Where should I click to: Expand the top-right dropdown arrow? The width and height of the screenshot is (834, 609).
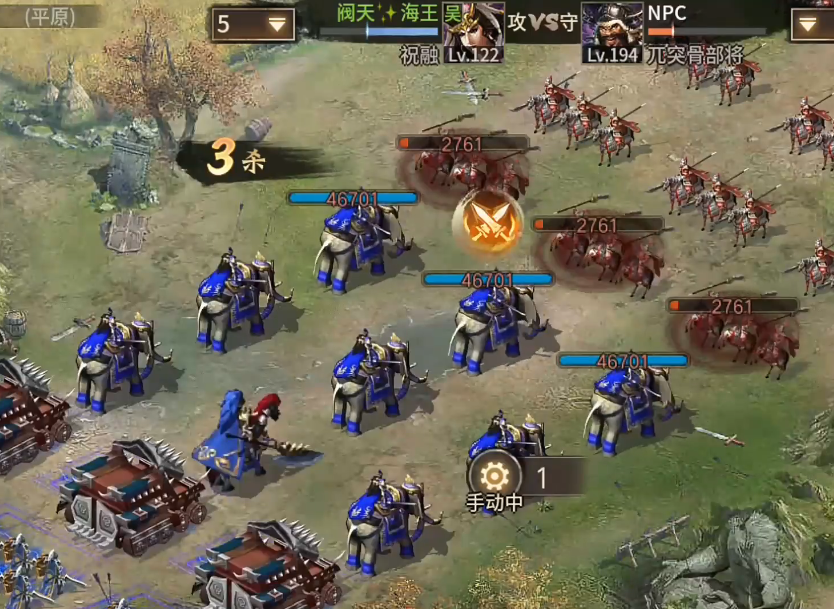tap(811, 24)
